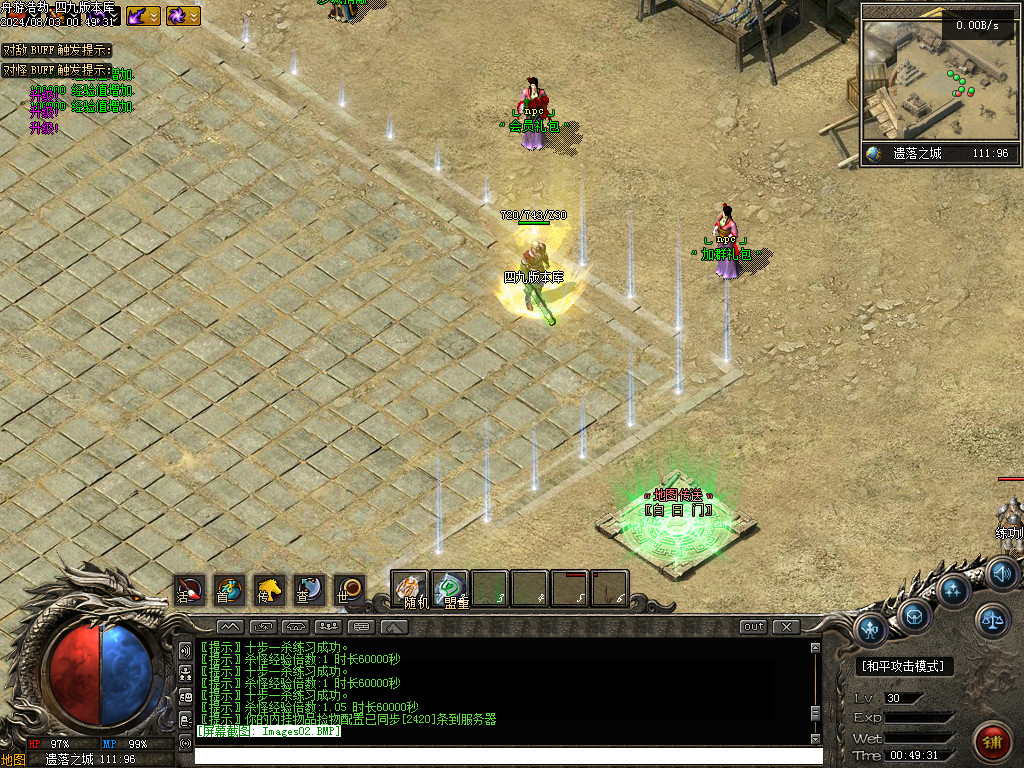Click the 世 ring icon
The image size is (1024, 768).
[x=349, y=589]
